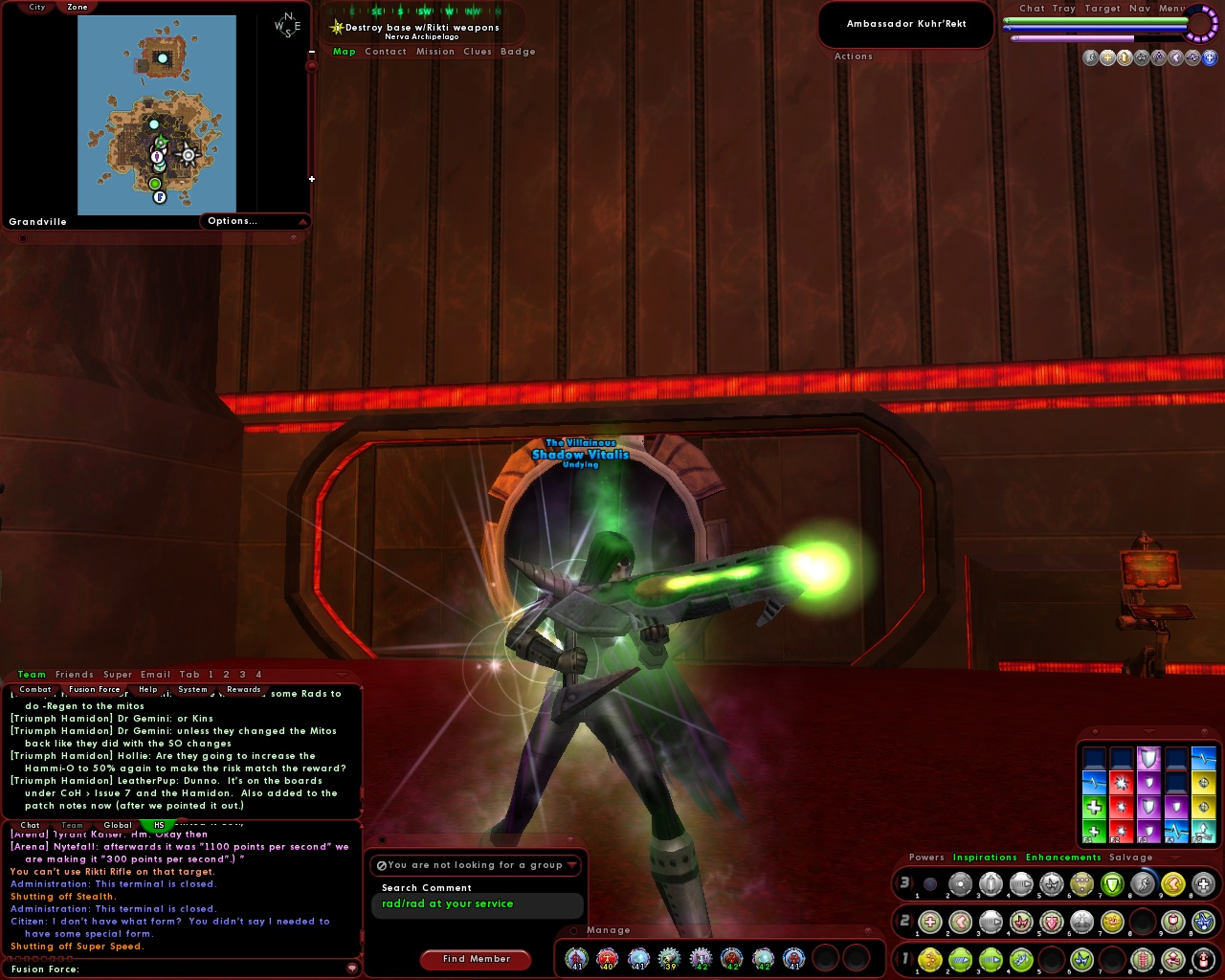
Task: Collapse the inspiration tray using its arrow
Action: pos(1148,731)
